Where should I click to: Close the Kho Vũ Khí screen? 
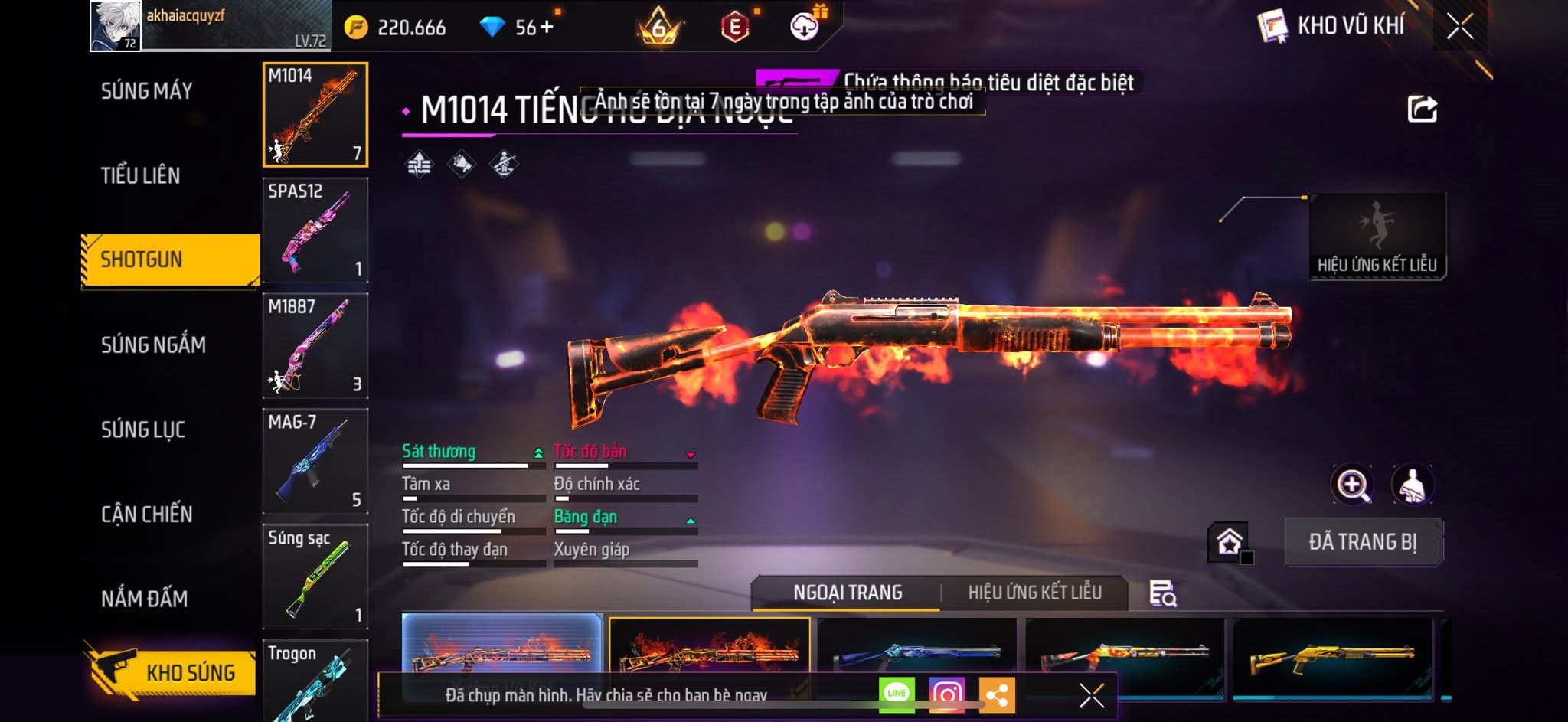(1459, 27)
